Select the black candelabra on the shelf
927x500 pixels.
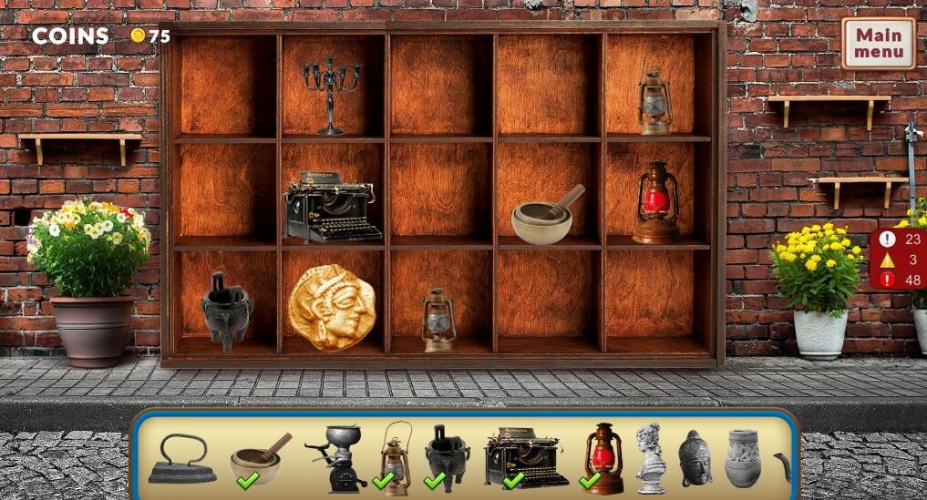point(332,93)
